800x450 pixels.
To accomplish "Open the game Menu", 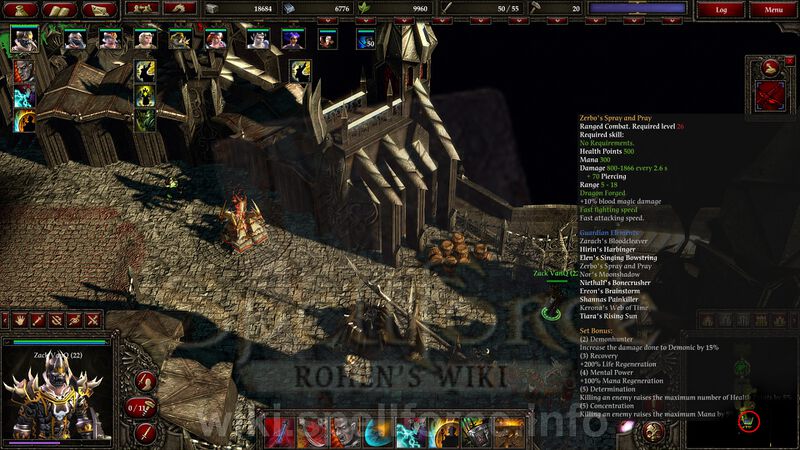I will (x=773, y=9).
